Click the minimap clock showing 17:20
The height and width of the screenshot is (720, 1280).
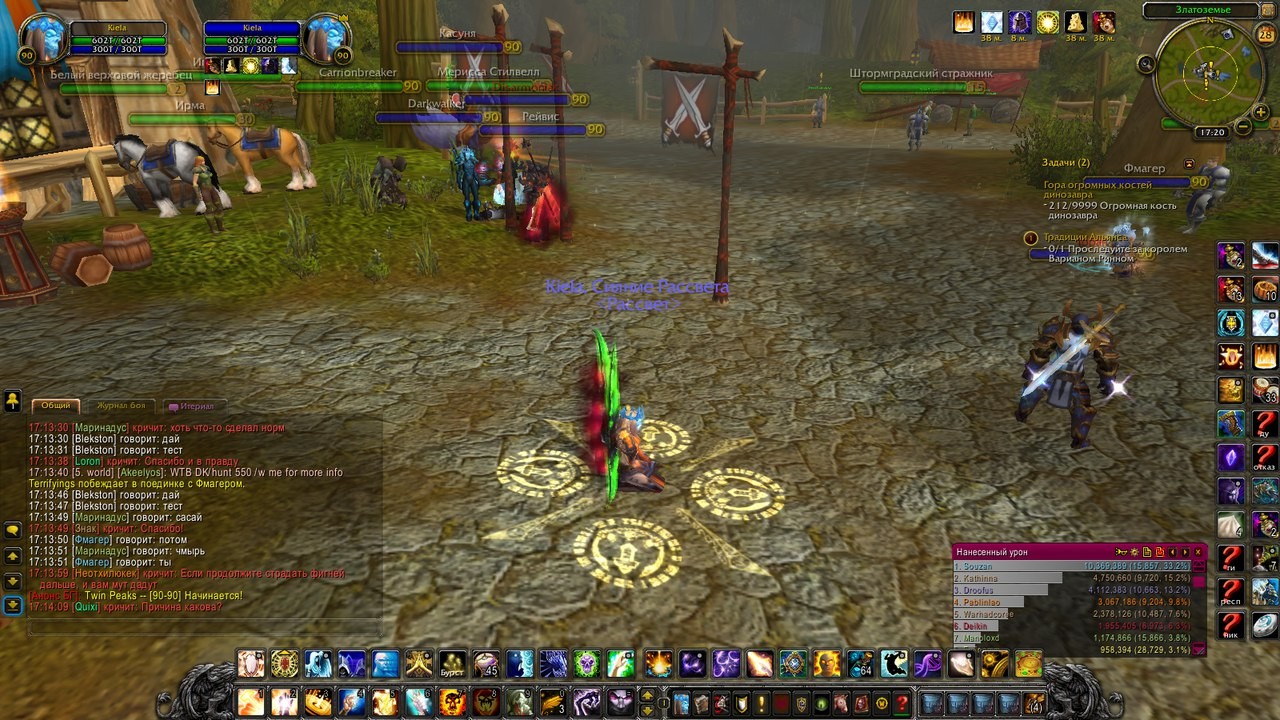(1210, 132)
